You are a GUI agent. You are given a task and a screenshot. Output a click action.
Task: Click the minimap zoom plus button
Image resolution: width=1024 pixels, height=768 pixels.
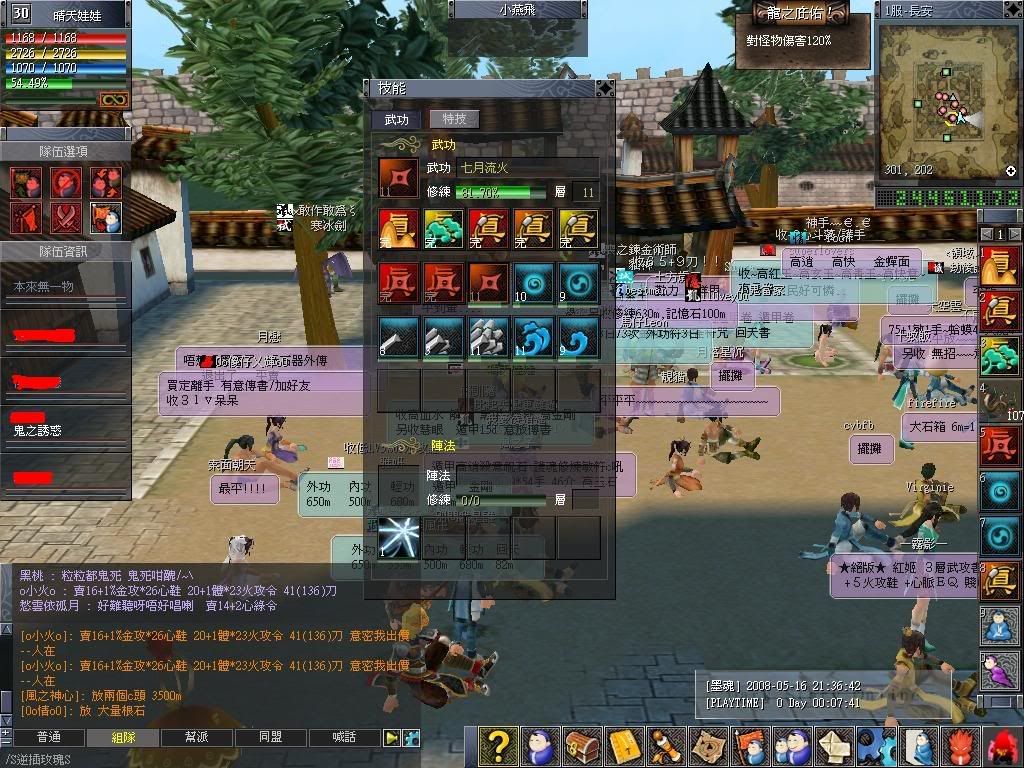point(1011,171)
